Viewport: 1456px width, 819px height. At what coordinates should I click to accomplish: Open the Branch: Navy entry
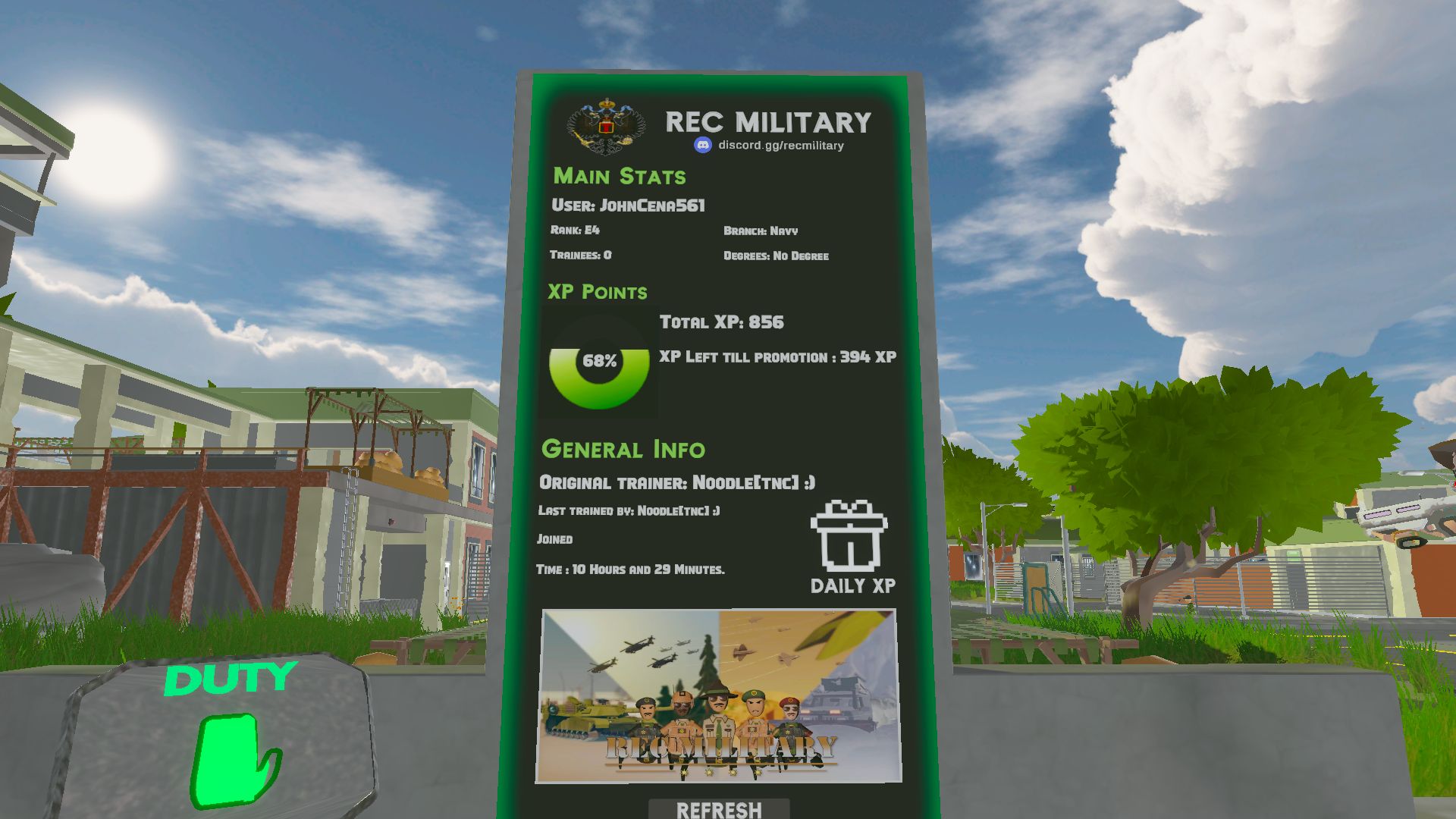click(x=761, y=231)
